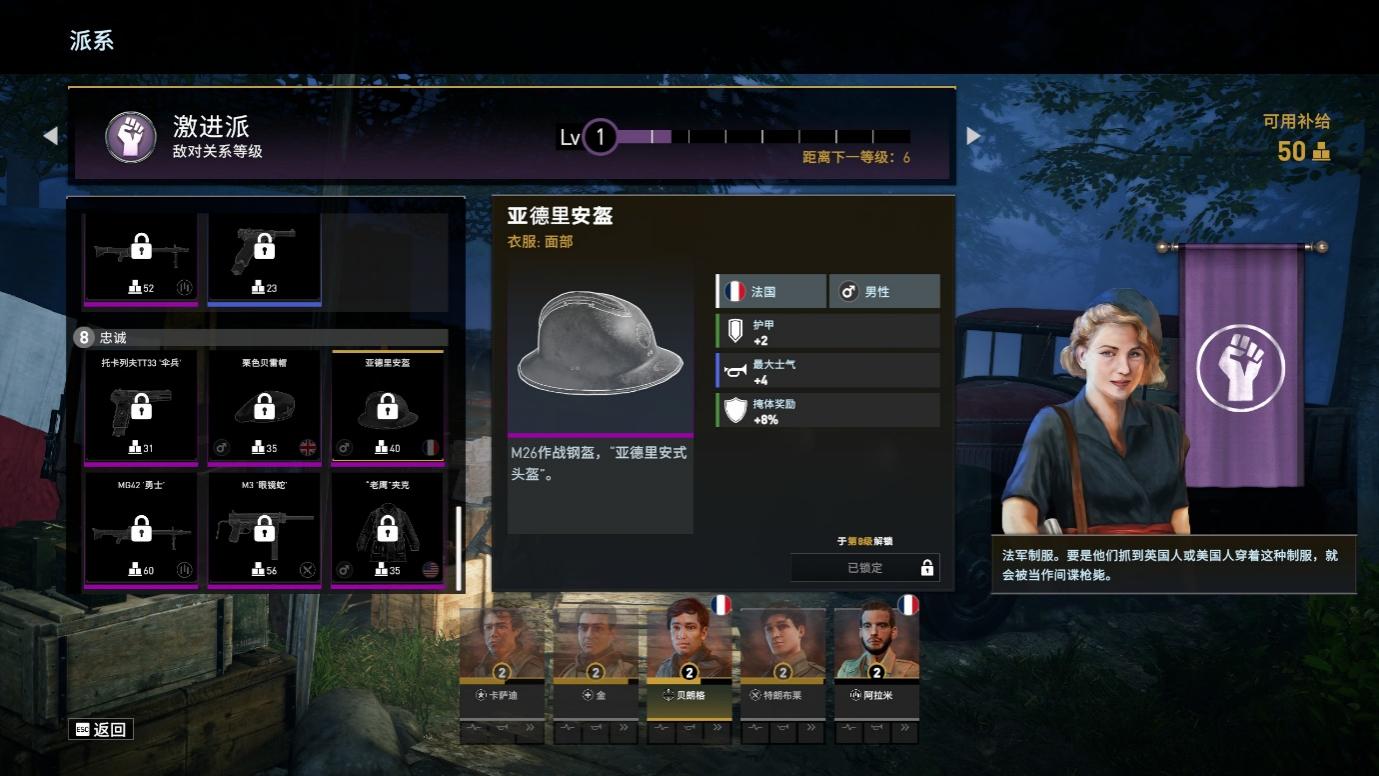
Task: Select the locked machine gun costing 52
Action: coord(141,258)
